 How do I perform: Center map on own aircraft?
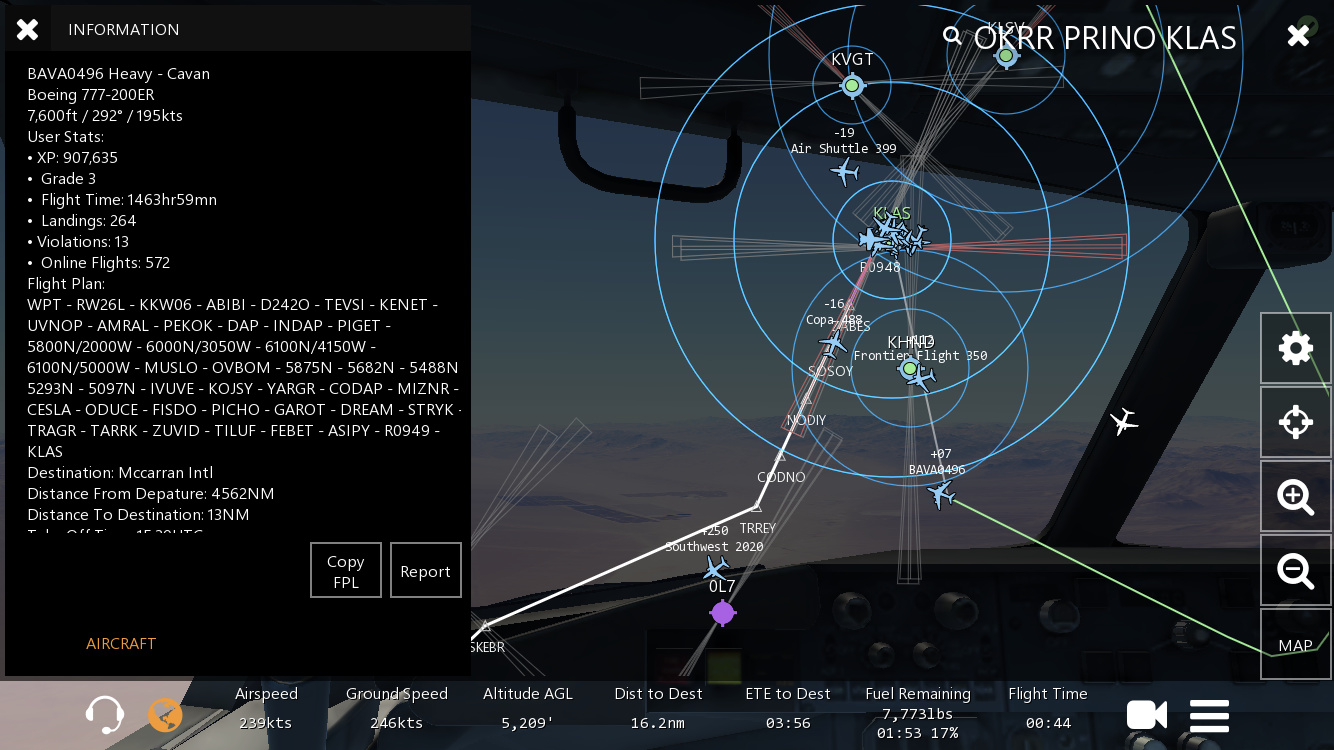point(1295,422)
